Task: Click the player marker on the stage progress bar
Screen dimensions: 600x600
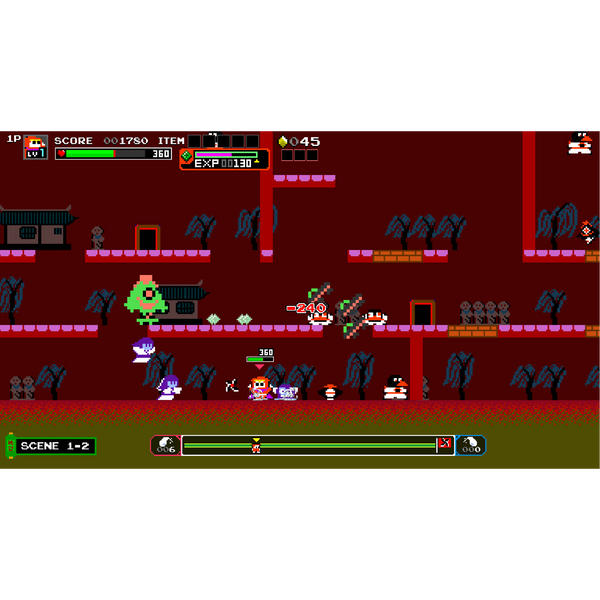Action: click(x=256, y=447)
